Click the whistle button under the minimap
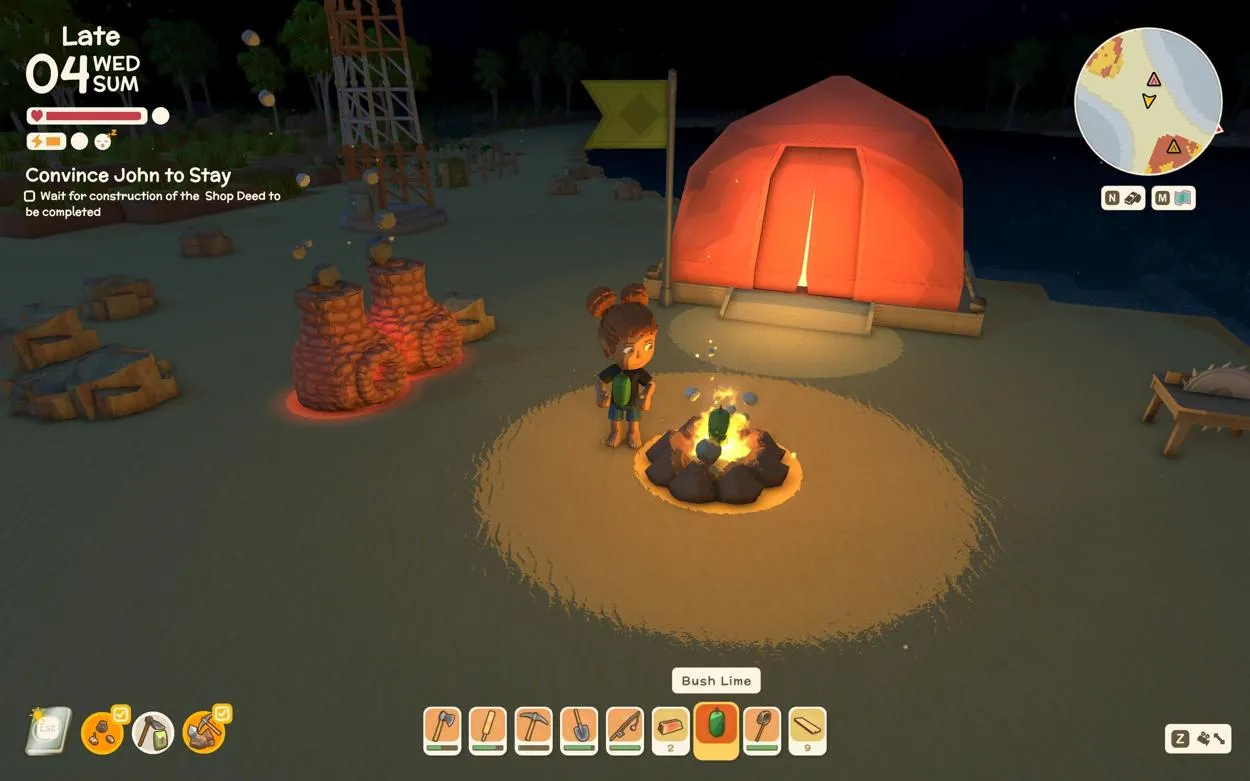The image size is (1250, 781). [x=1123, y=198]
